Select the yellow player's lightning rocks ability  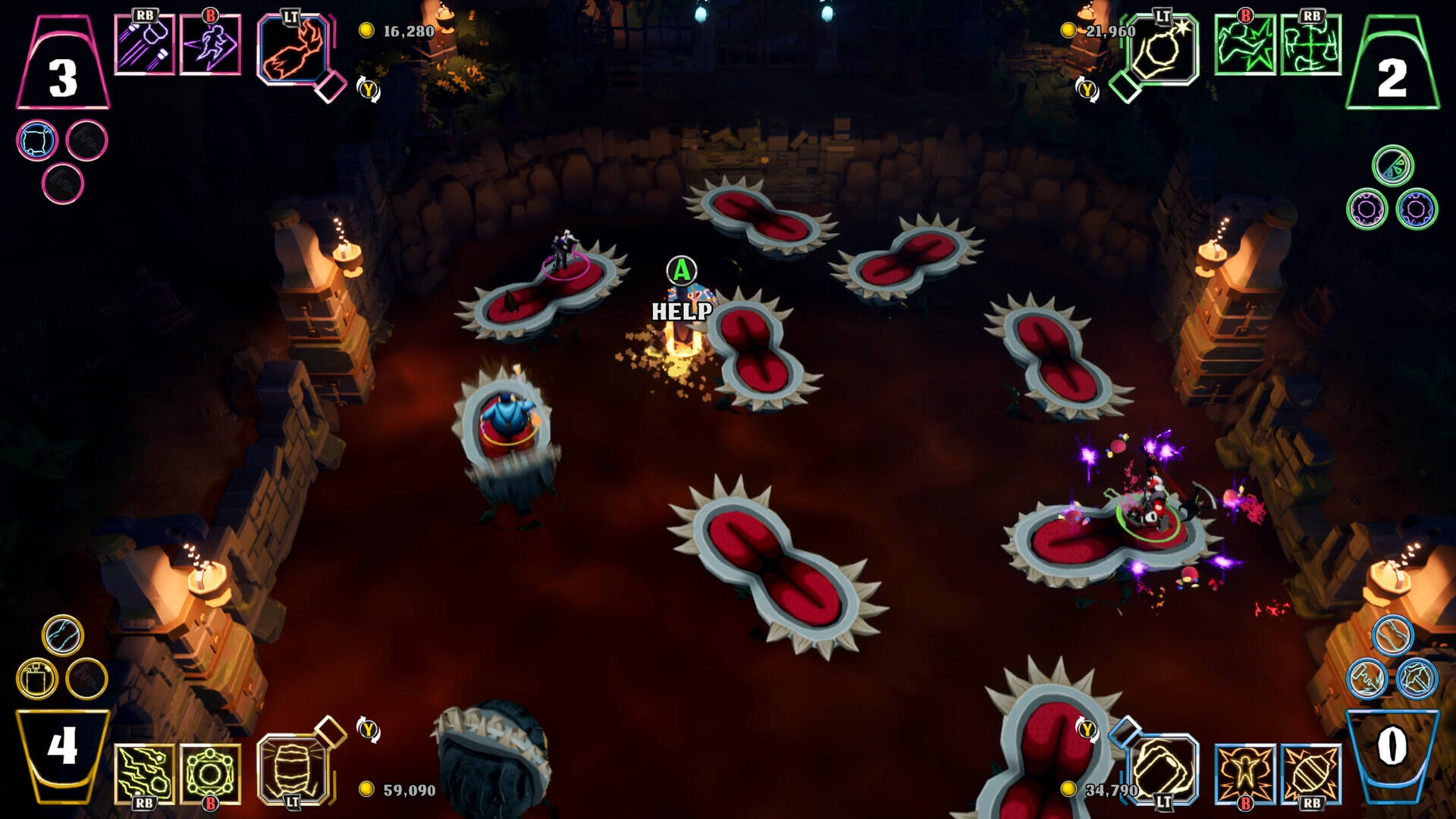pos(144,773)
